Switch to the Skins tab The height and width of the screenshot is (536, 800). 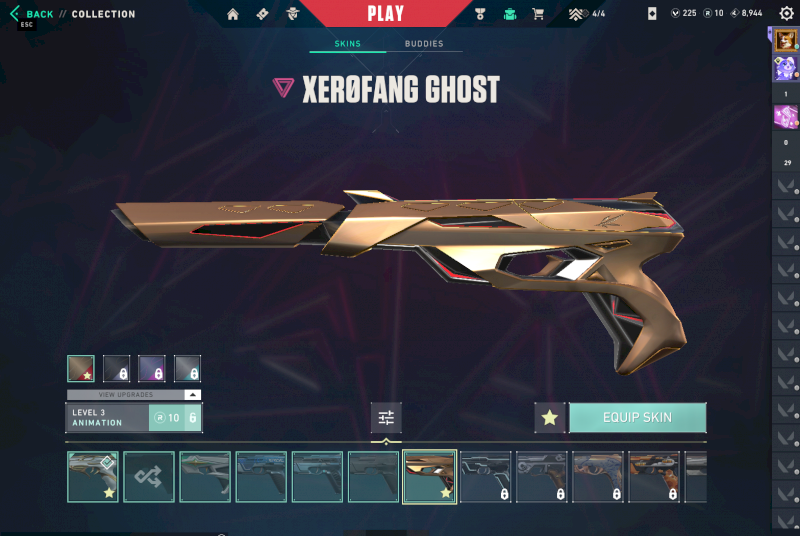[x=347, y=44]
